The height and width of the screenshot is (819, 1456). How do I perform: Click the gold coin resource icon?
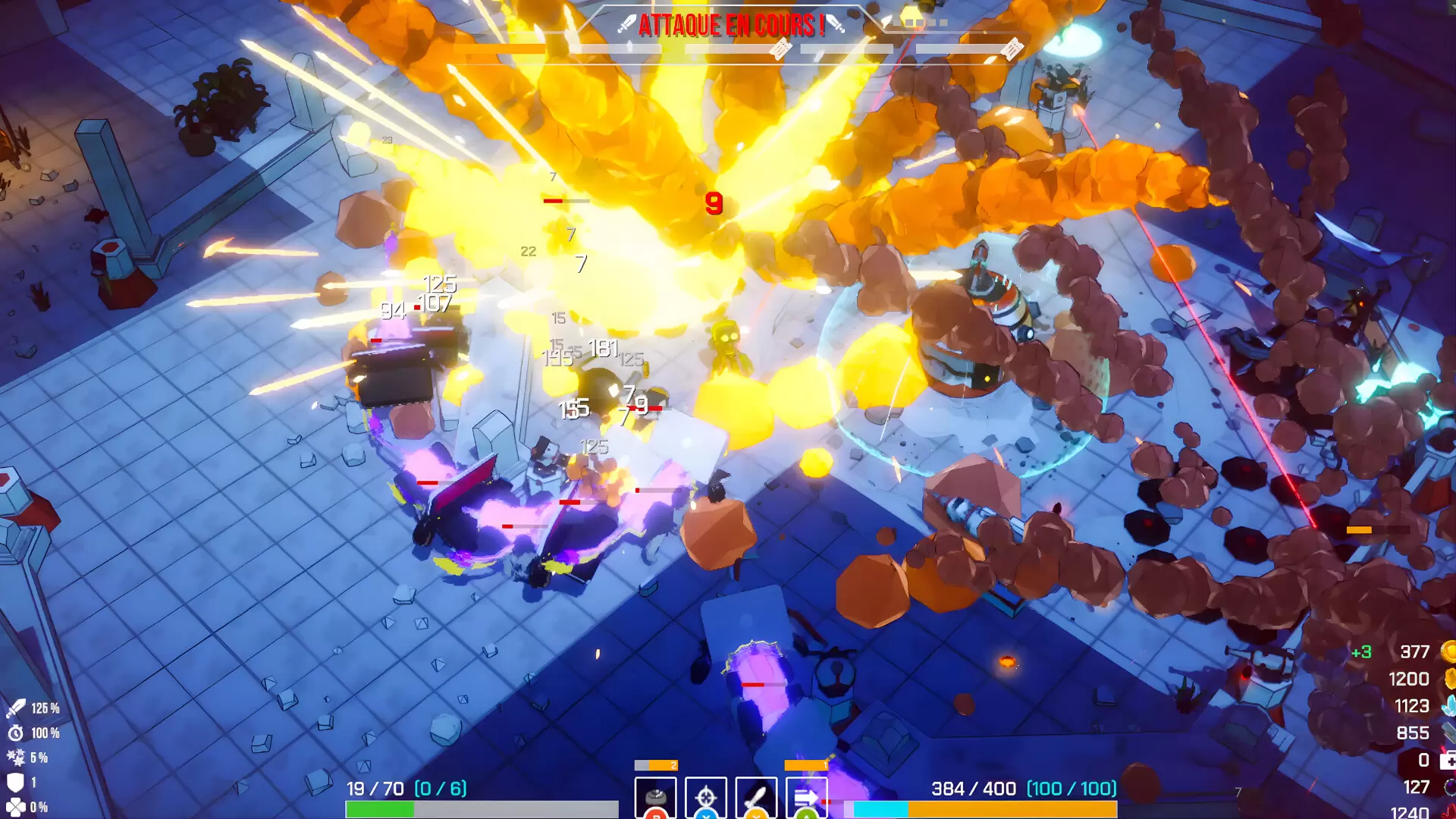pos(1448,651)
